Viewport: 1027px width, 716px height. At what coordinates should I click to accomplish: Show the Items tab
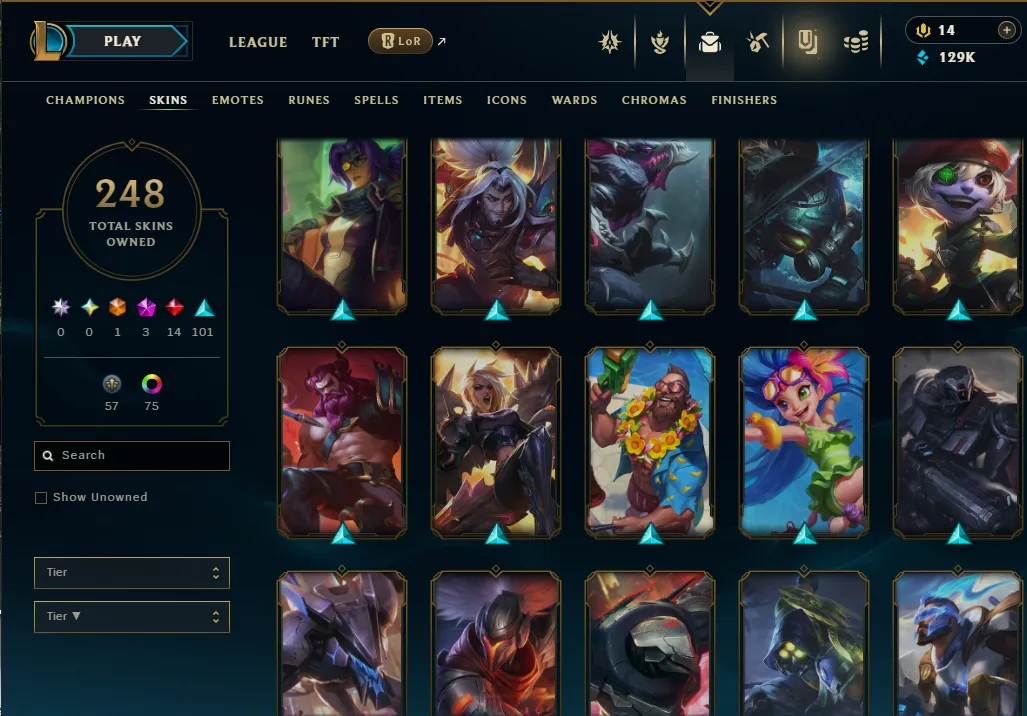coord(442,100)
